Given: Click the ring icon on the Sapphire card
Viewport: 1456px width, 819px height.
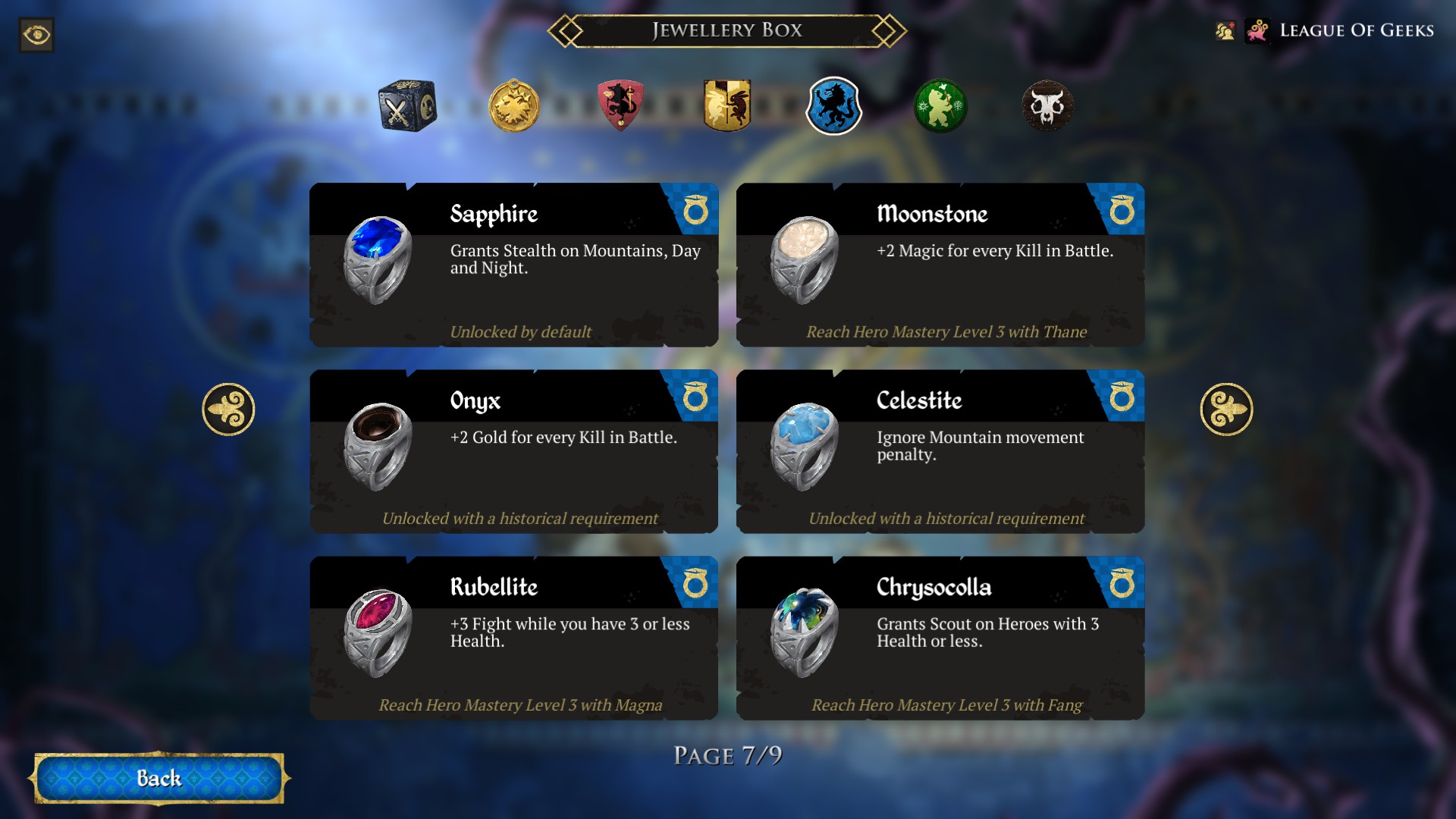Looking at the screenshot, I should [x=695, y=211].
